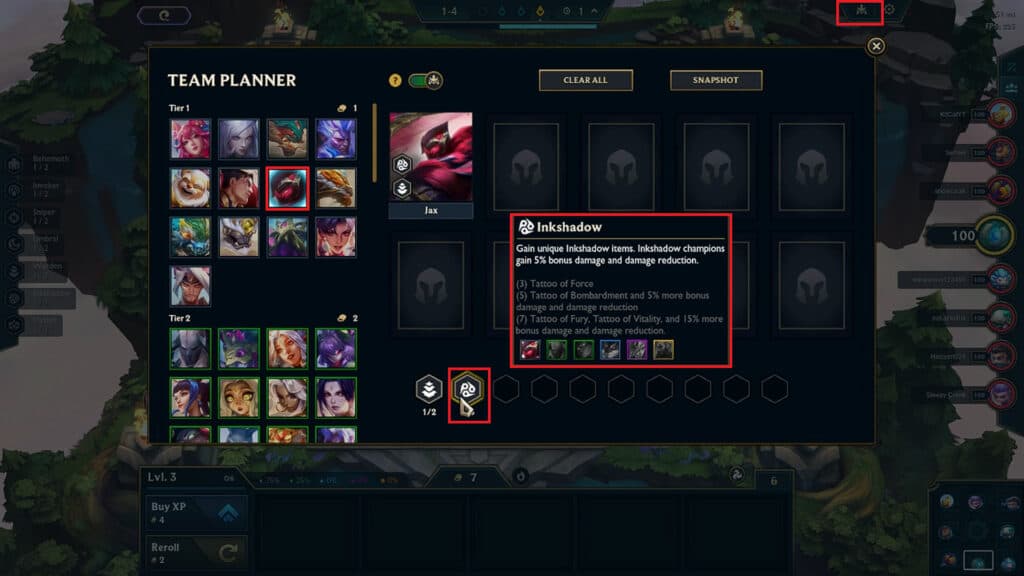
Task: Remove Jax from the planned team slot
Action: [430, 160]
